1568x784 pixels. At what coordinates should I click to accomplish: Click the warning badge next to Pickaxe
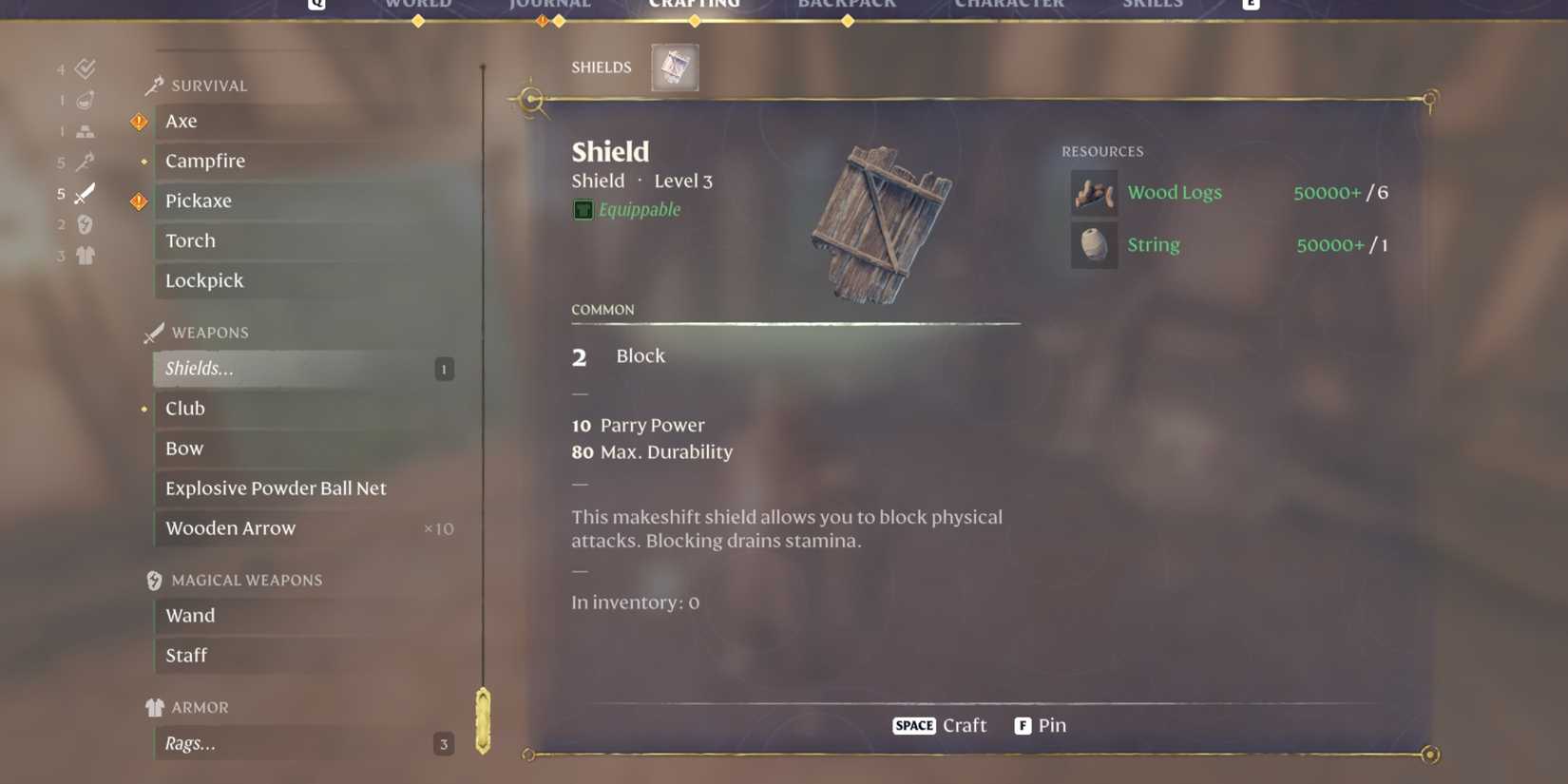pos(139,201)
